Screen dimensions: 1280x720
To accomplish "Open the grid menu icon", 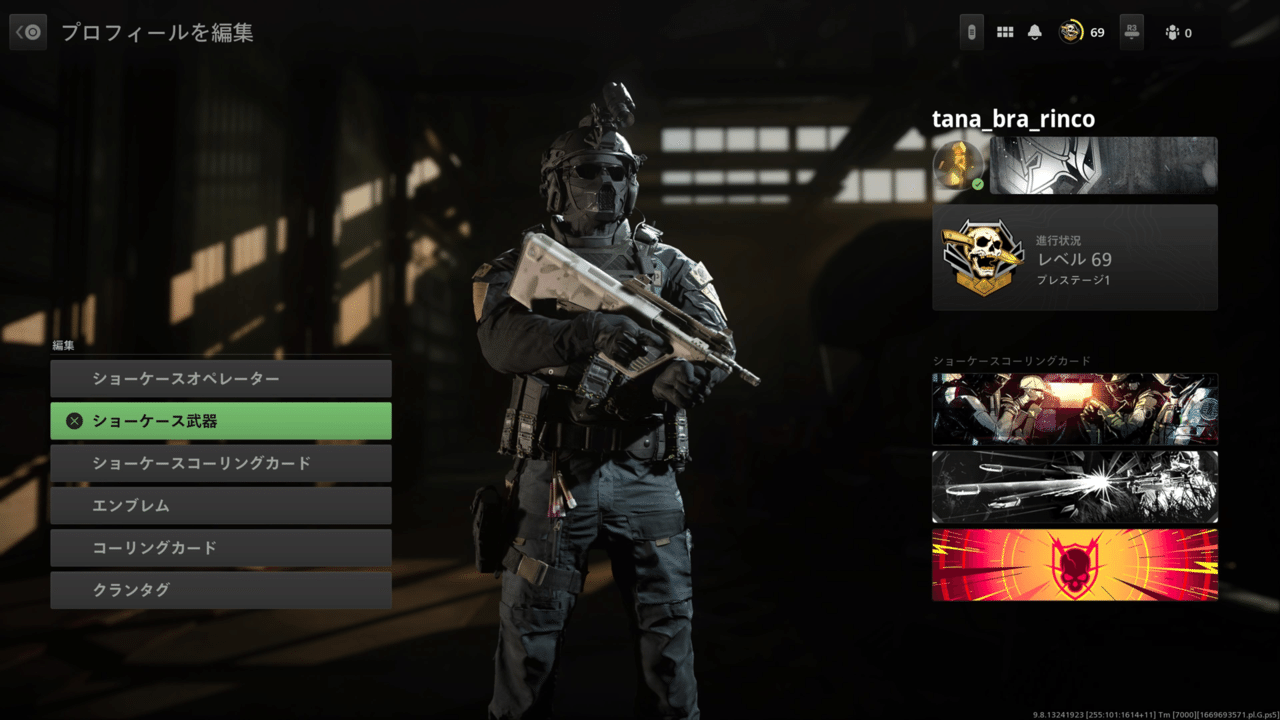I will coord(1005,32).
